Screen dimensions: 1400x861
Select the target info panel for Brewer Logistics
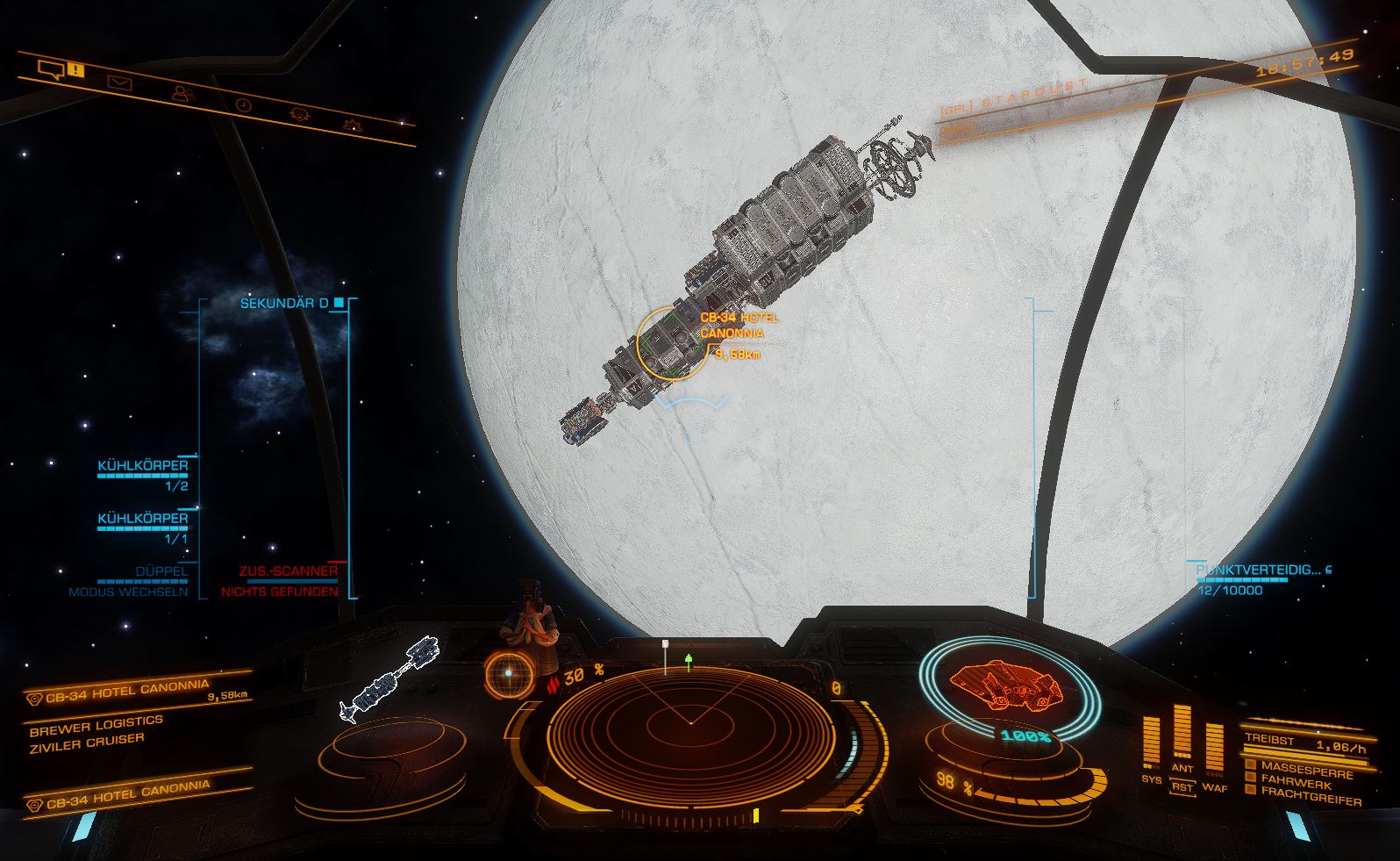(96, 731)
